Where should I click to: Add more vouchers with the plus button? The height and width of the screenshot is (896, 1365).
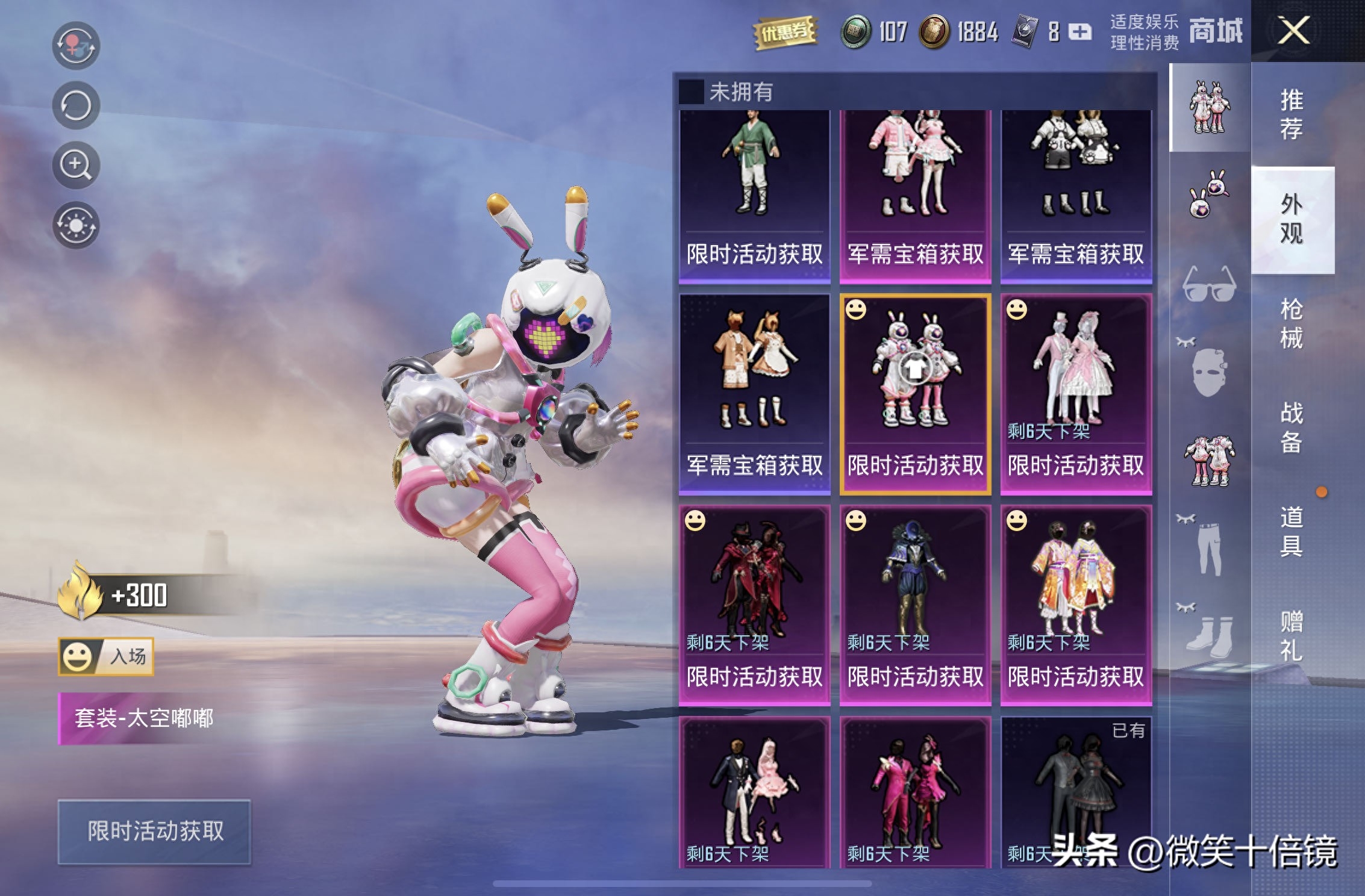[1080, 31]
